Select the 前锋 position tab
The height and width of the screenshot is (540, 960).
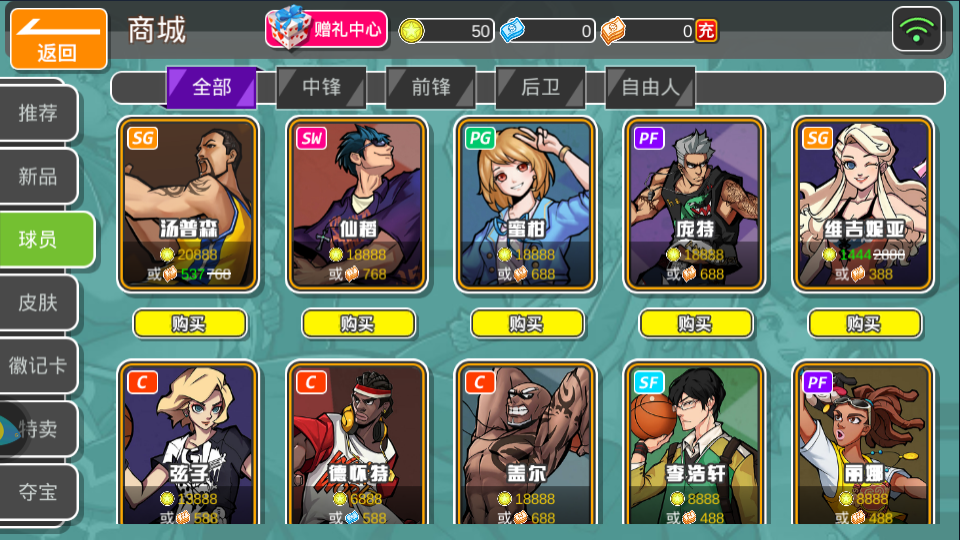pos(431,88)
